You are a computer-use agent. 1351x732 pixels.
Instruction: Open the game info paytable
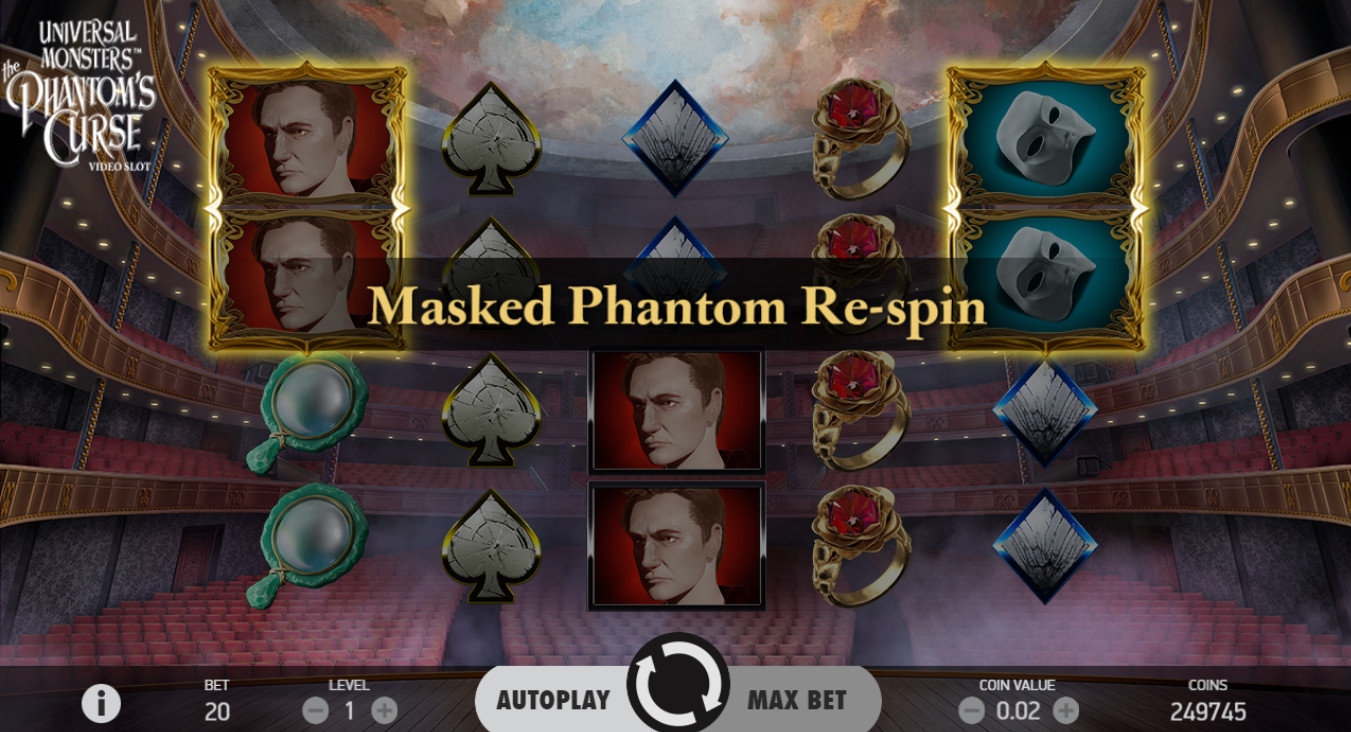point(100,704)
